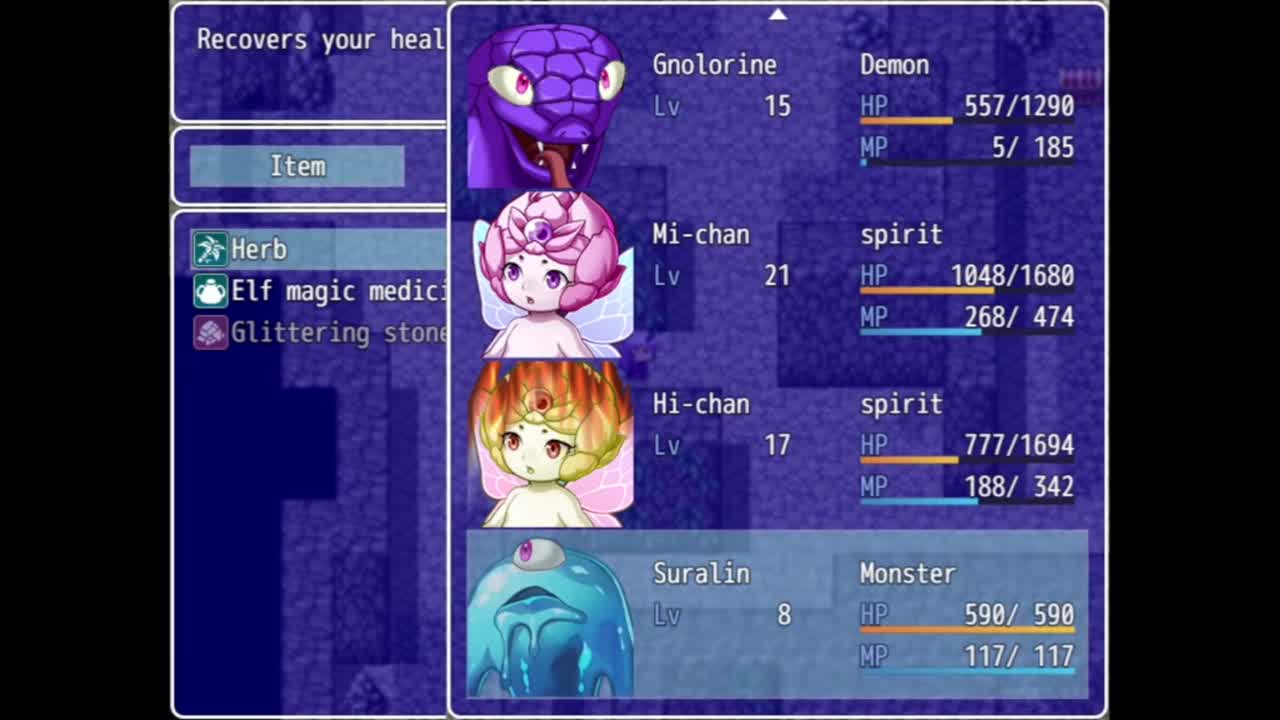Target Mi-chan in the party list

pos(776,276)
